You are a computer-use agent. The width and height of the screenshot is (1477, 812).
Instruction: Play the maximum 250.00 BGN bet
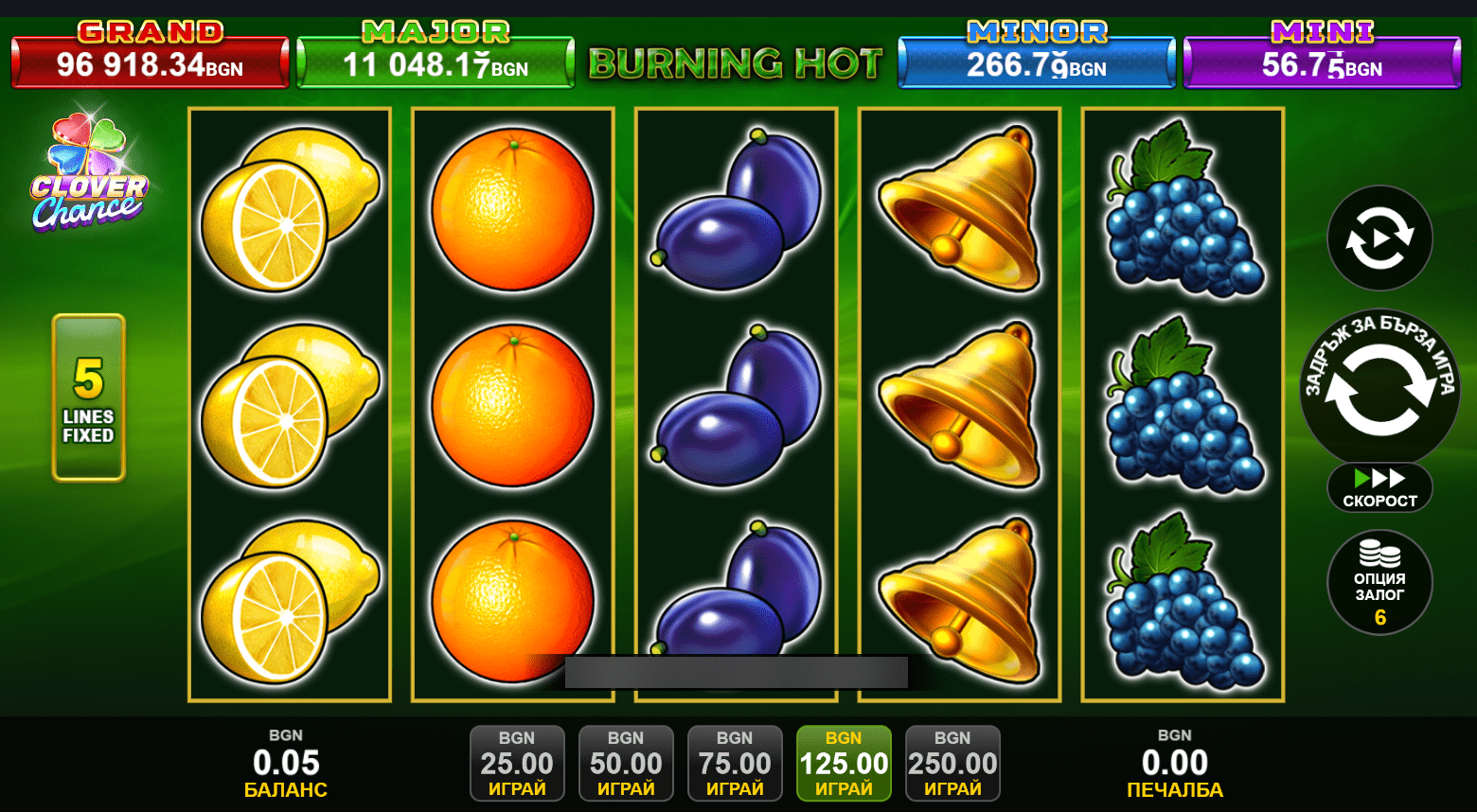(x=952, y=763)
